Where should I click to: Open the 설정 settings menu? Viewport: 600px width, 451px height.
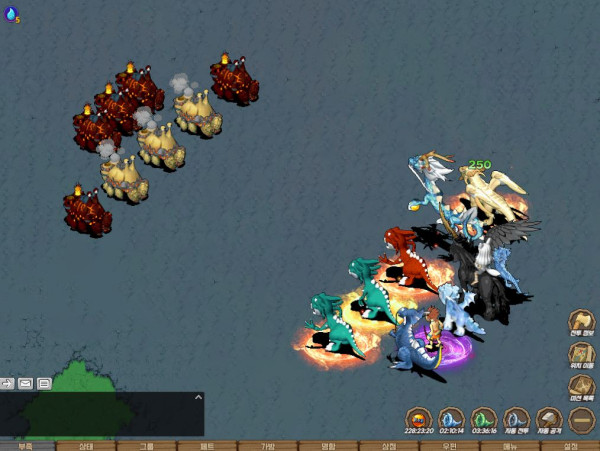(571, 446)
